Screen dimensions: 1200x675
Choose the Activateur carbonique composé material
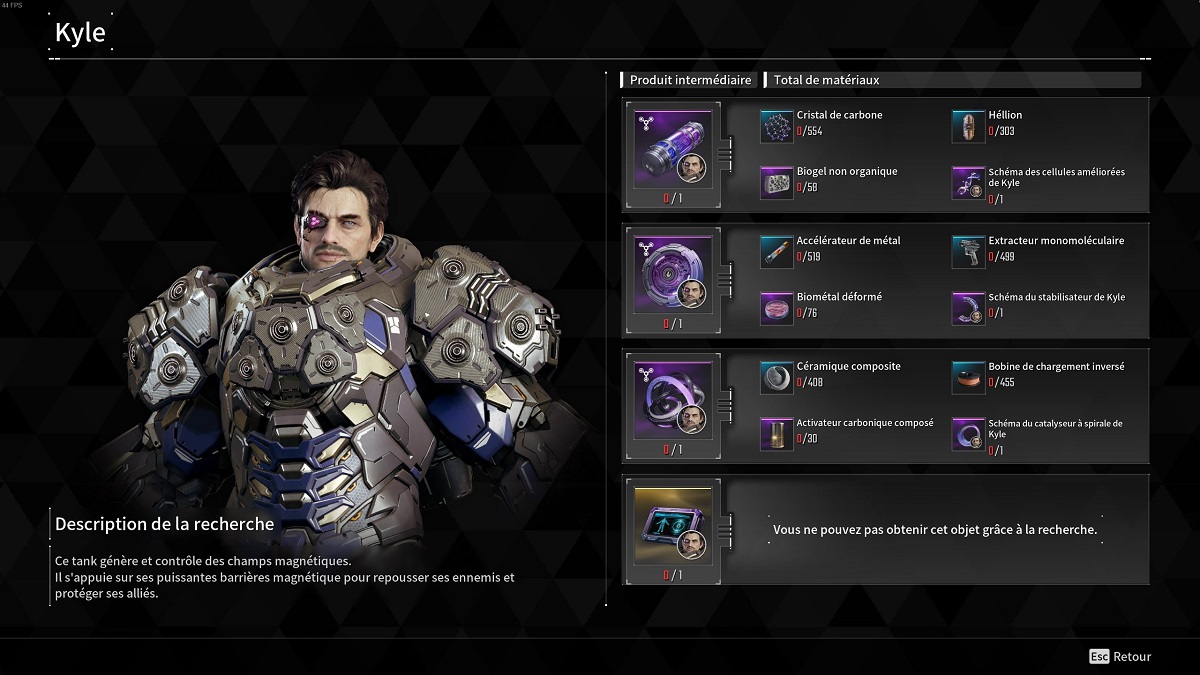[x=776, y=433]
